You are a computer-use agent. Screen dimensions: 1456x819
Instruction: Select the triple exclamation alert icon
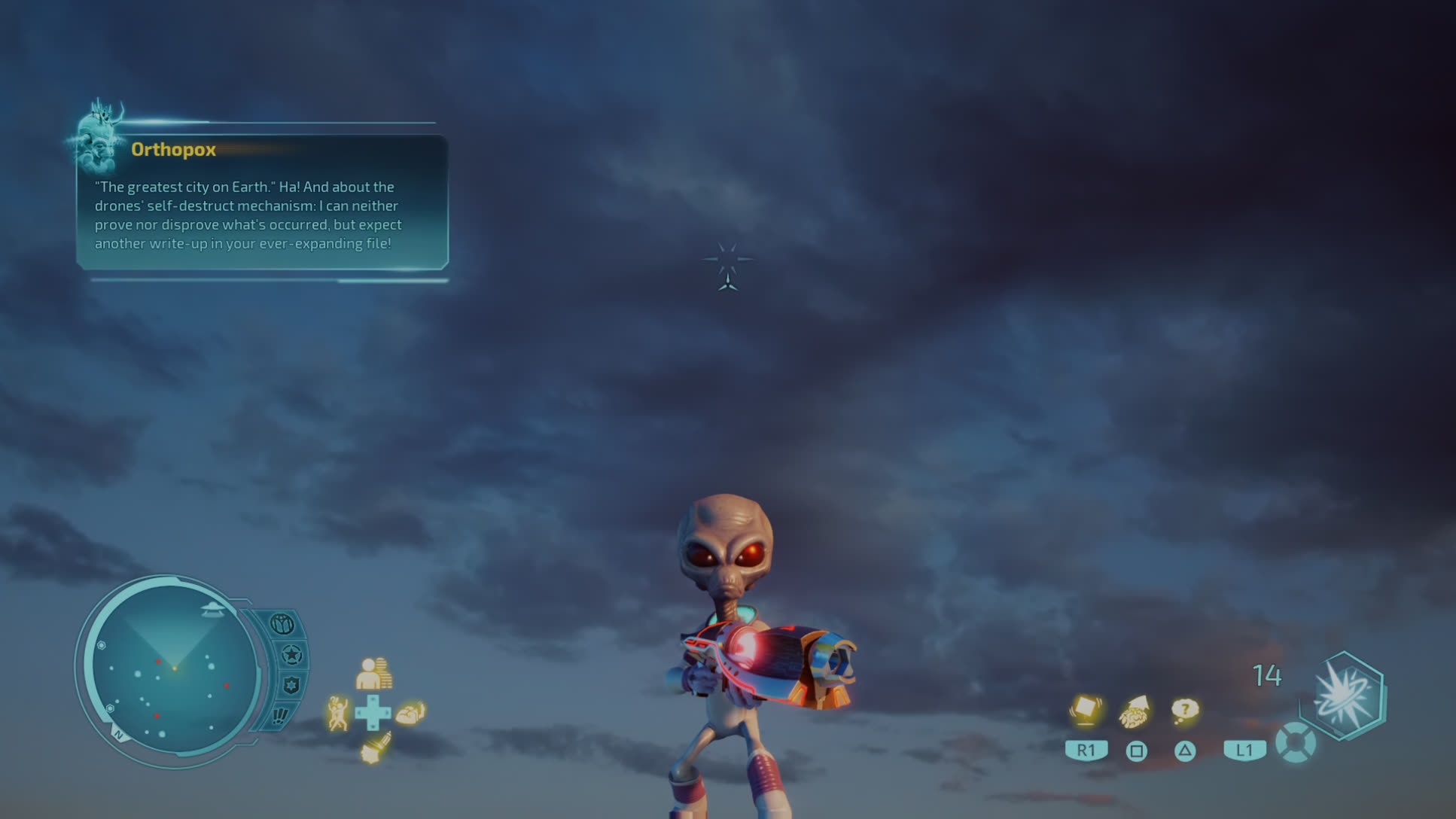280,715
